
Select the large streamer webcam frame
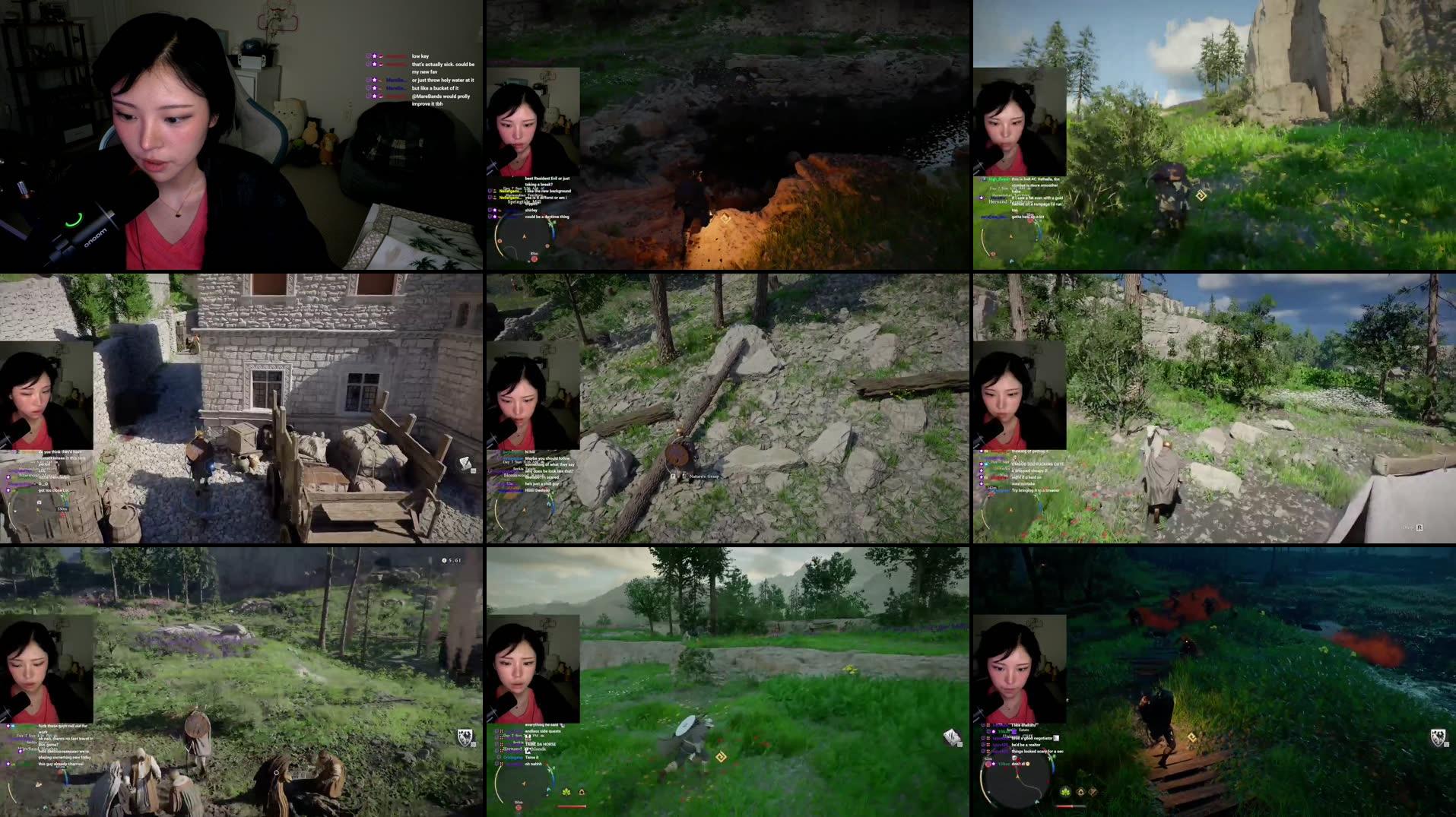coord(241,135)
